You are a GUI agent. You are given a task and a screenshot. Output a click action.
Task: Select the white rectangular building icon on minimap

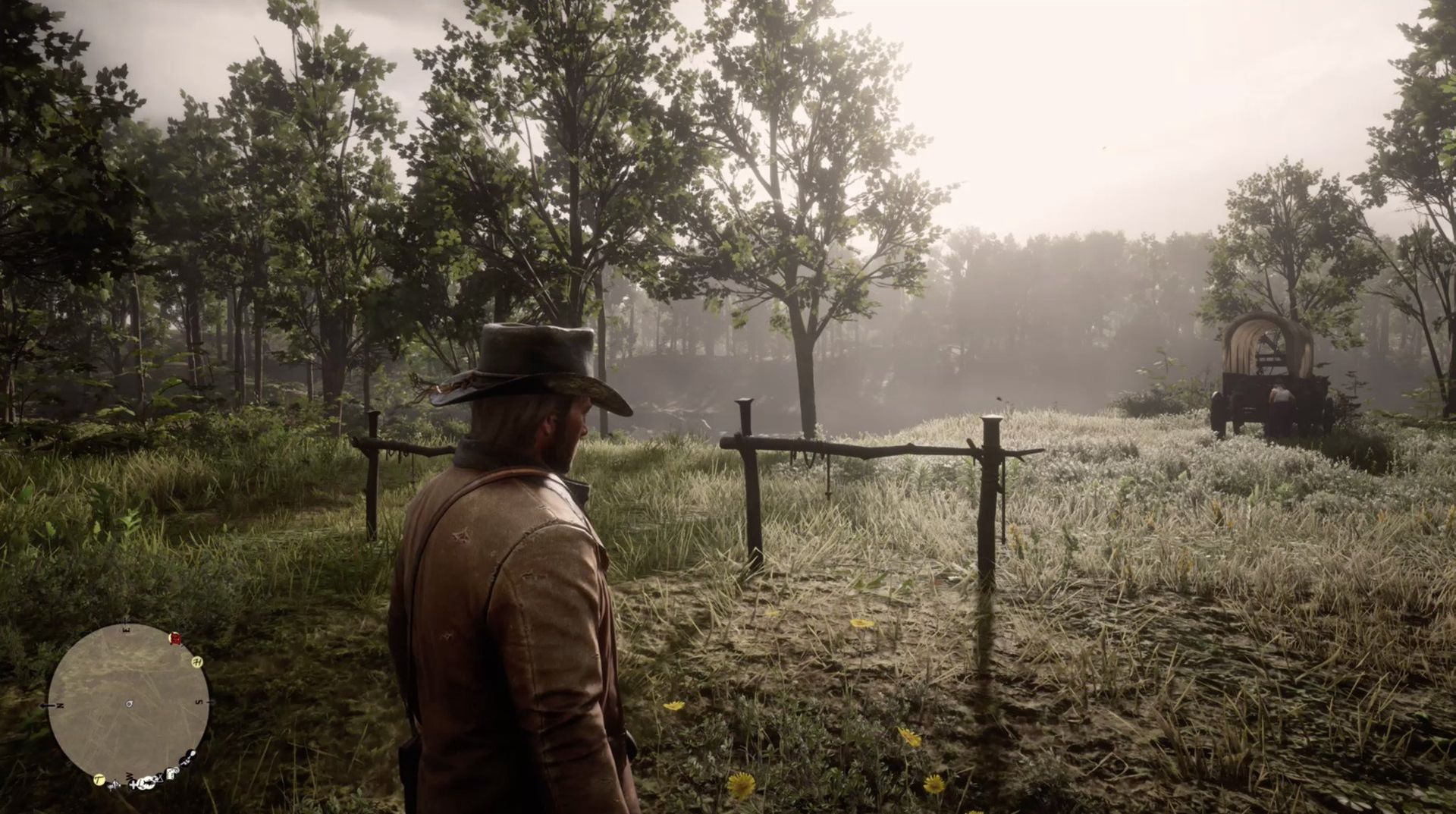(x=172, y=773)
